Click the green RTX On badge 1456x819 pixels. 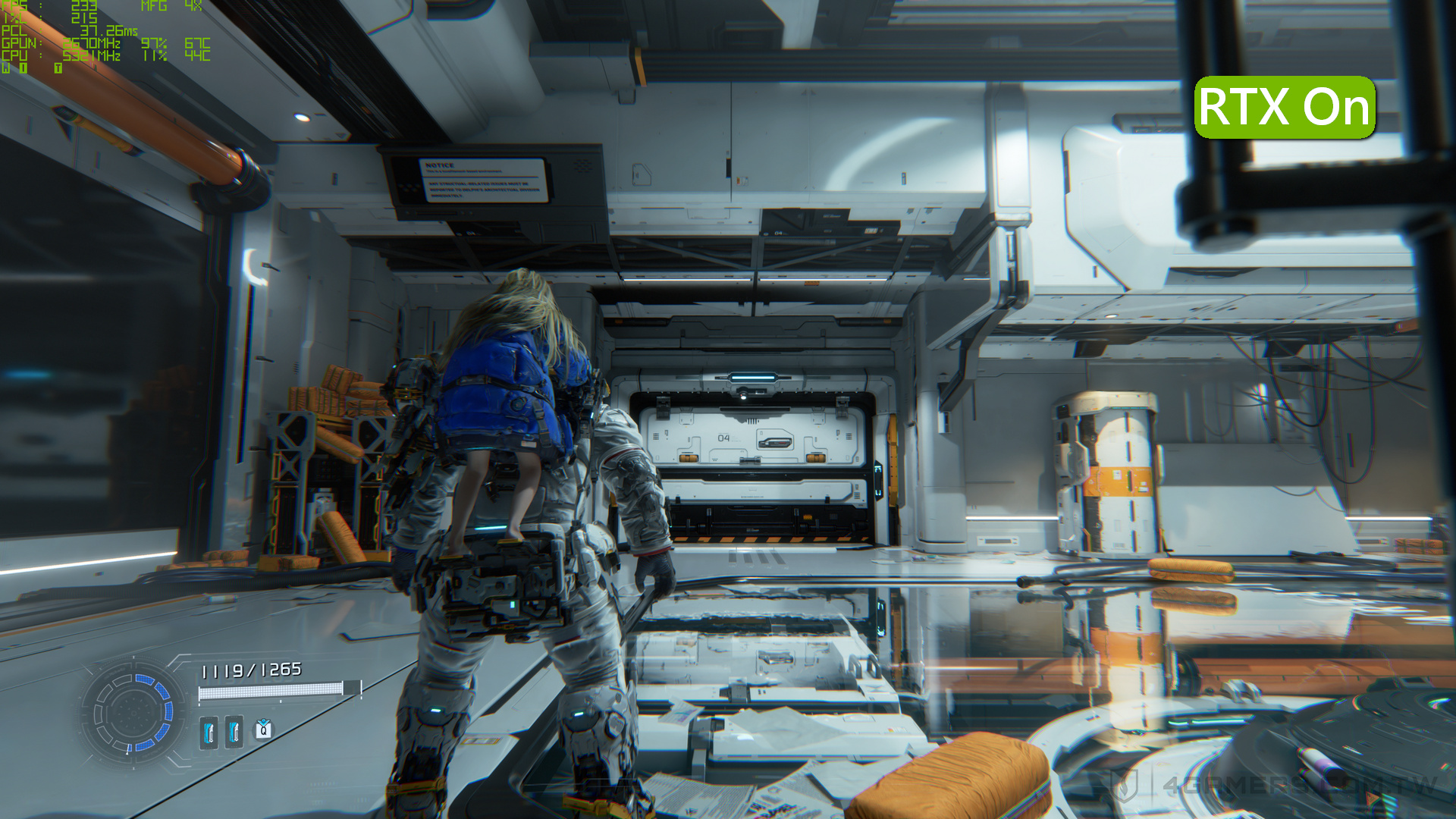1285,108
